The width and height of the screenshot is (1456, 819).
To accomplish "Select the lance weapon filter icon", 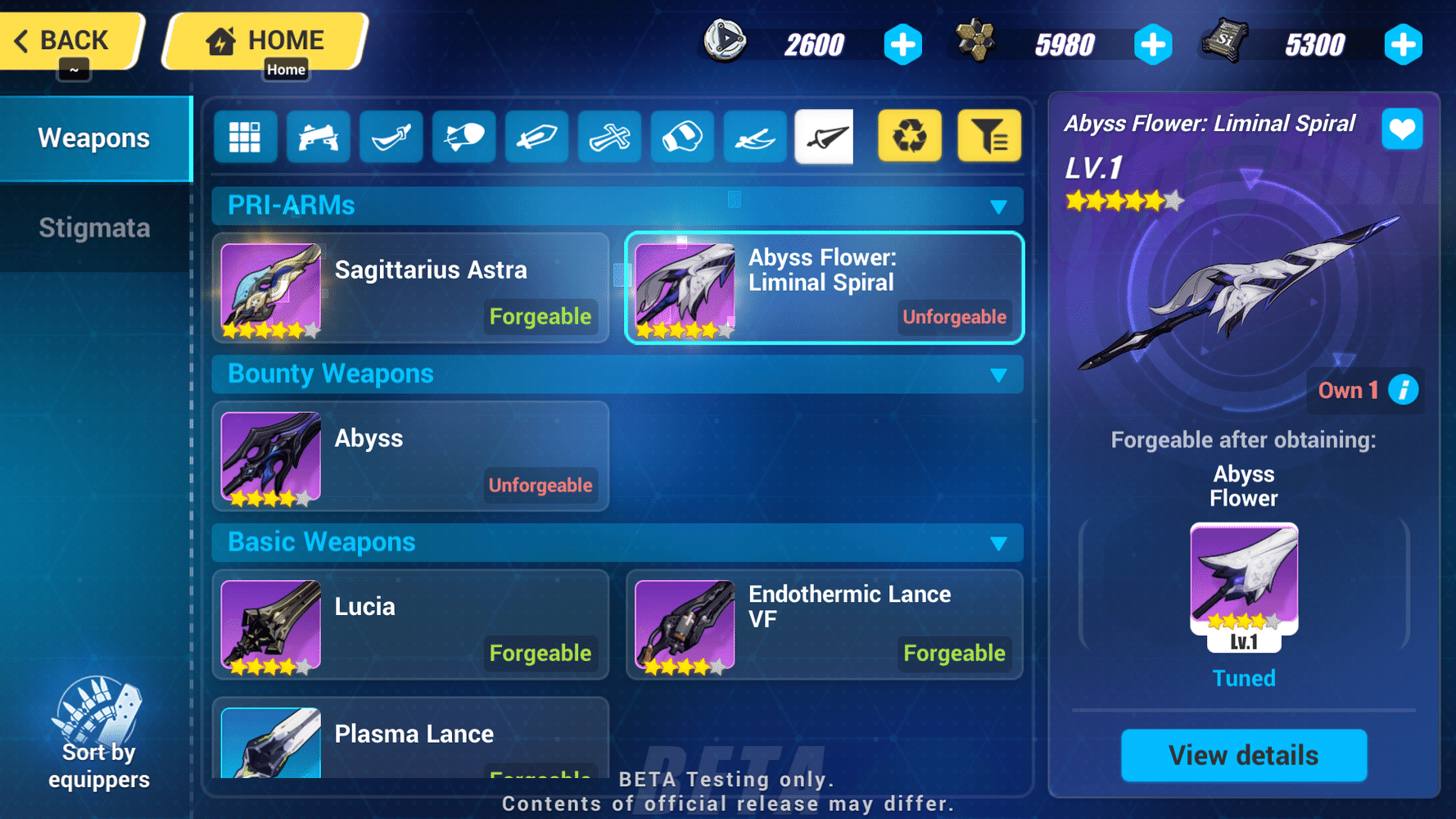I will pyautogui.click(x=824, y=137).
